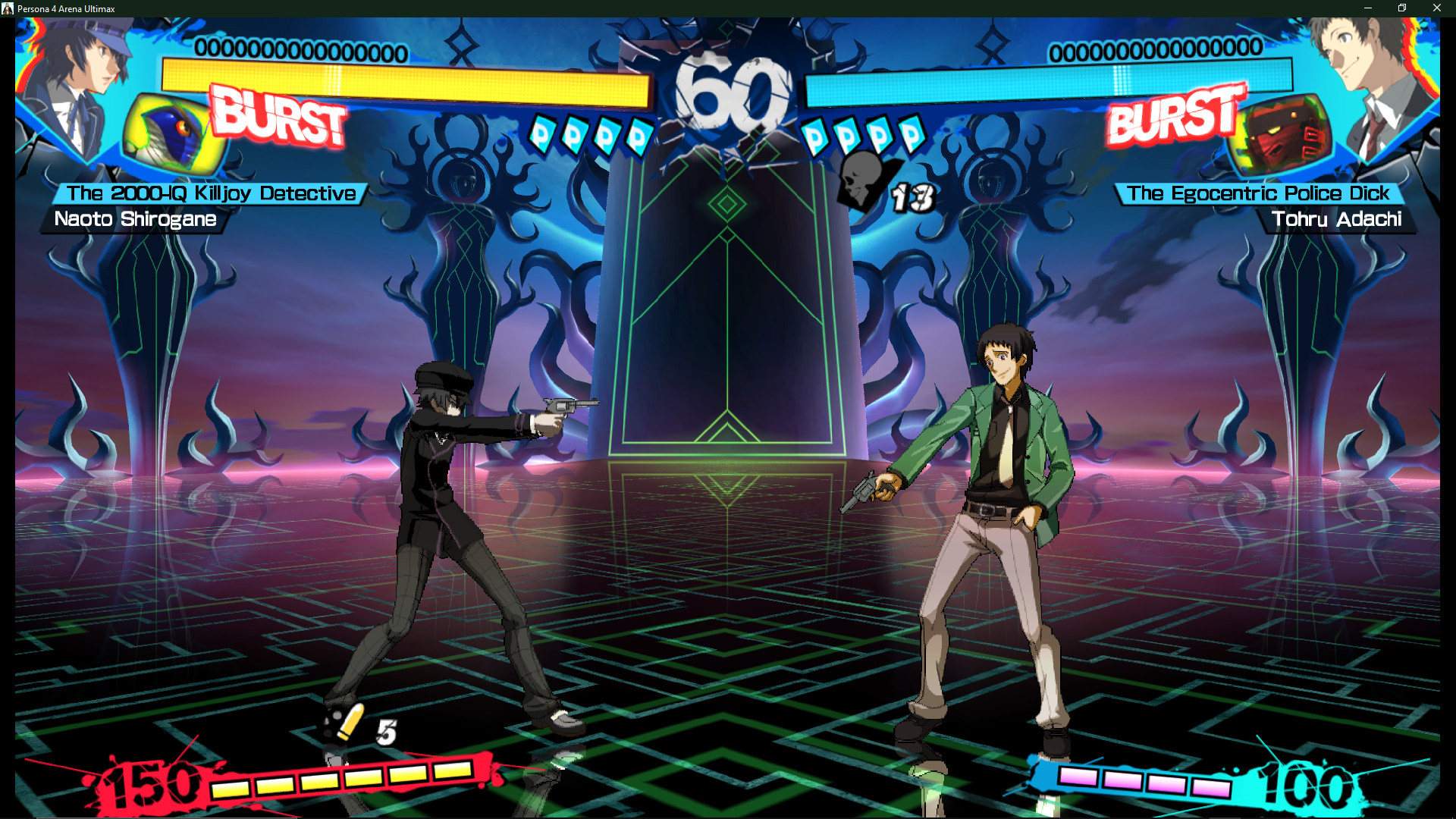
Task: Toggle the second P card in Adachi's gem row
Action: point(848,135)
